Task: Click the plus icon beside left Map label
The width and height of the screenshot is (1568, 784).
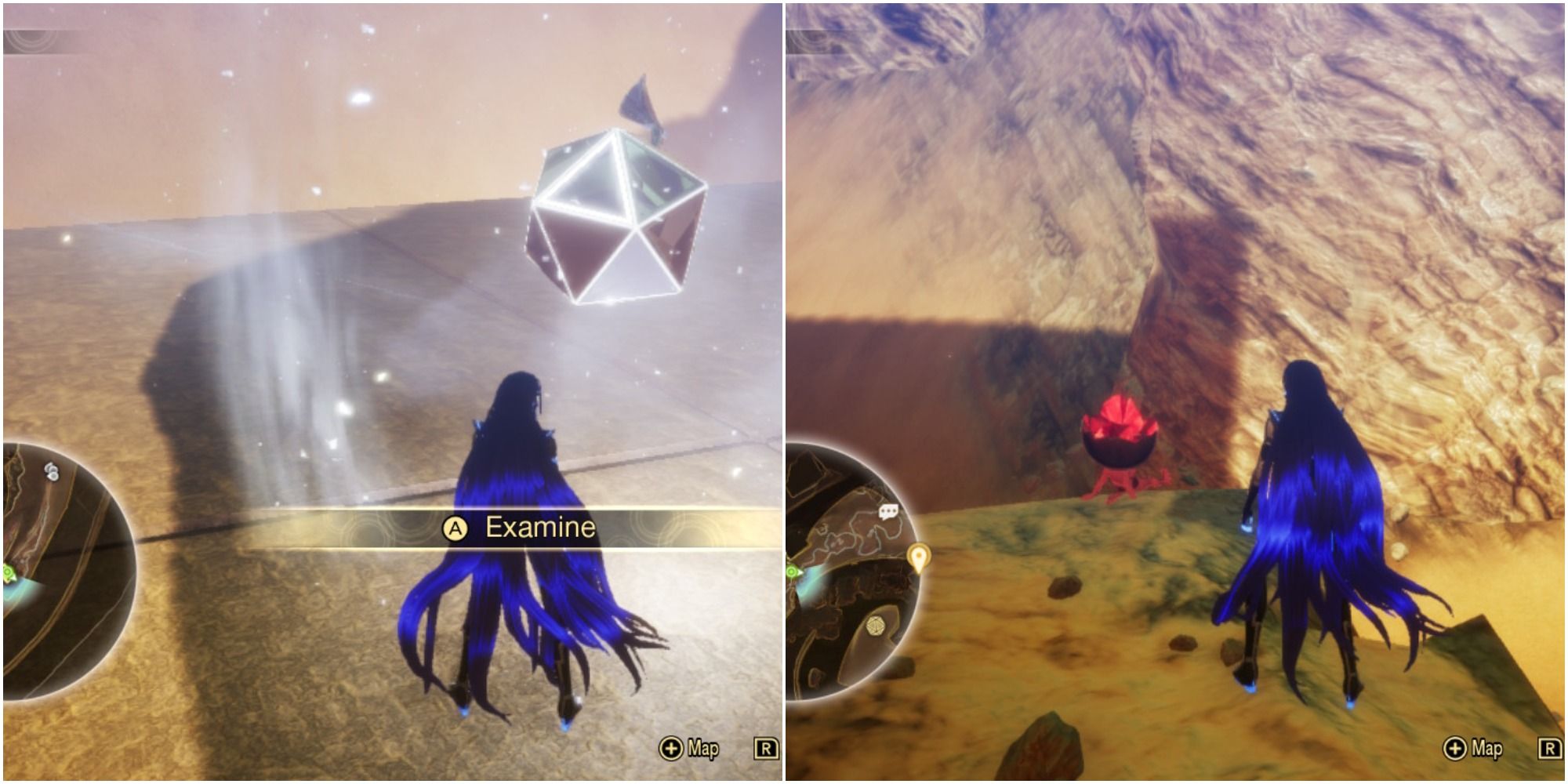Action: 671,749
